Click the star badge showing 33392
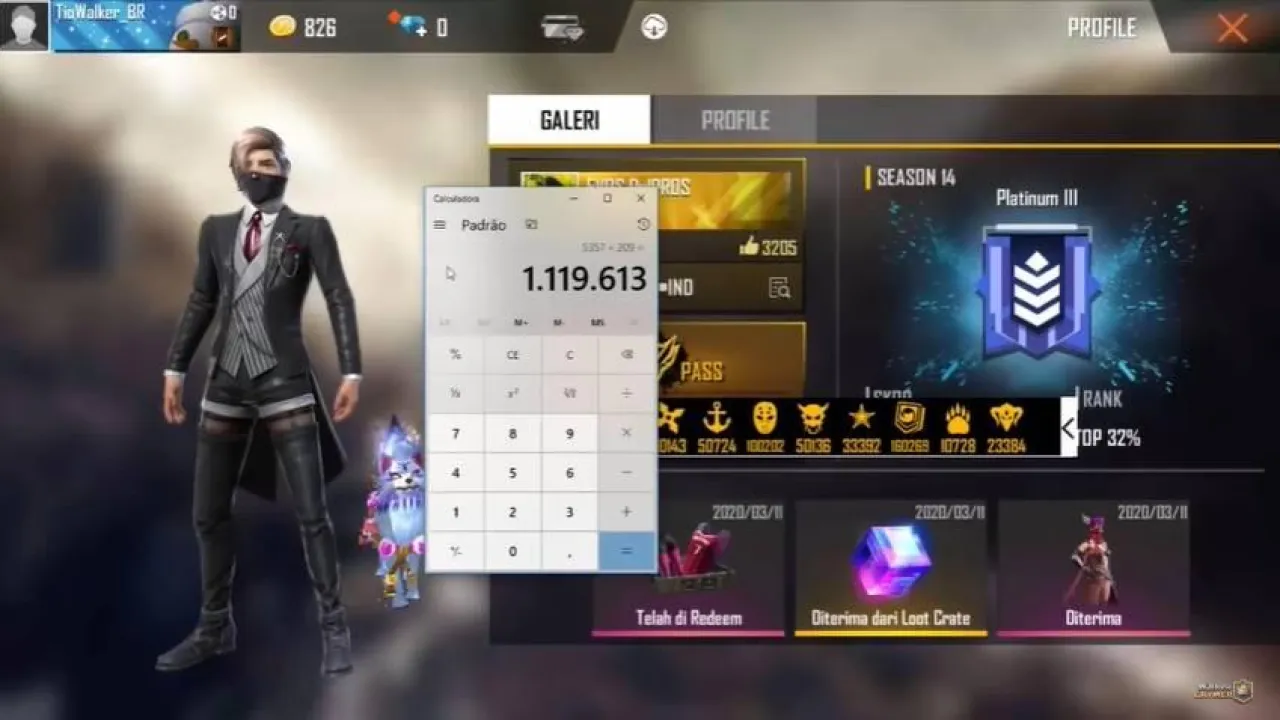Image resolution: width=1280 pixels, height=720 pixels. click(x=862, y=421)
